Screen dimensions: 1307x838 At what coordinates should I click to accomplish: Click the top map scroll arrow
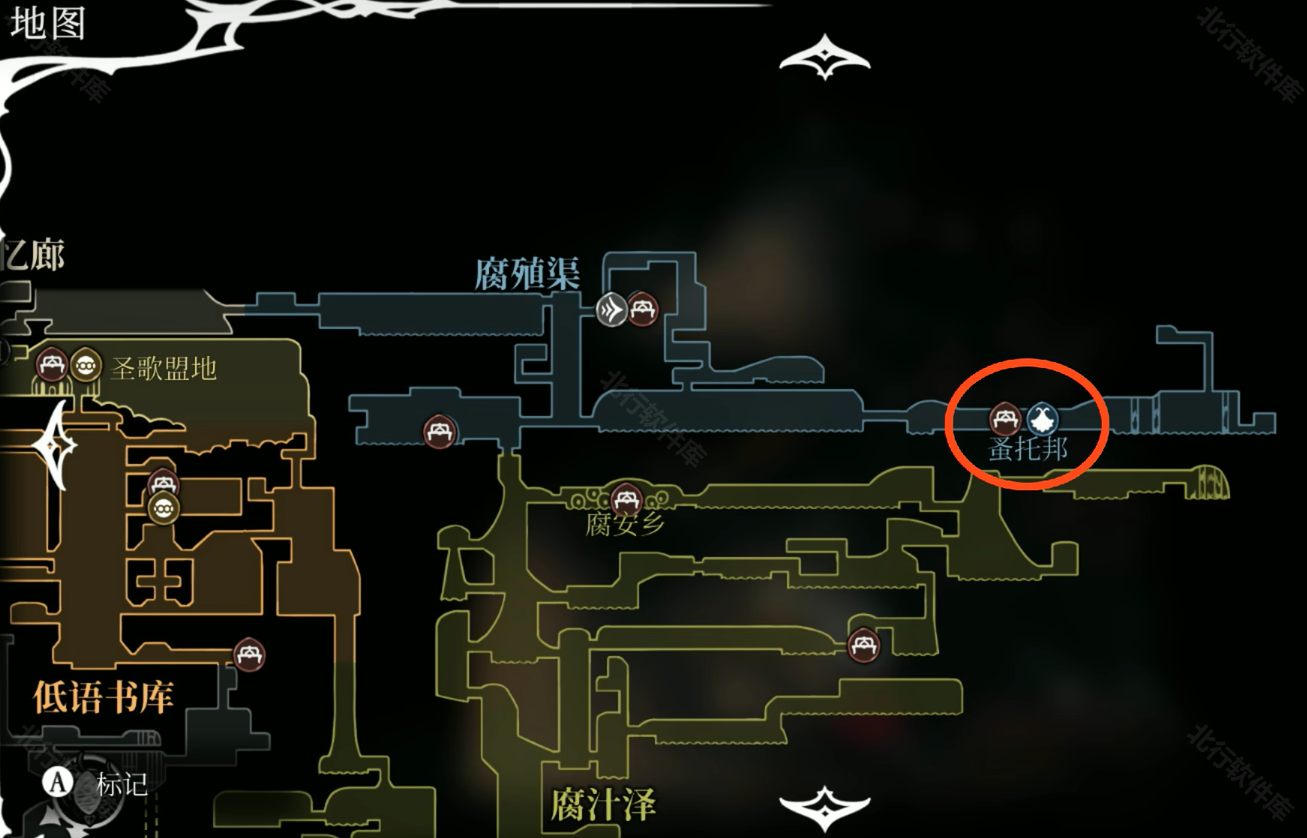[x=825, y=56]
